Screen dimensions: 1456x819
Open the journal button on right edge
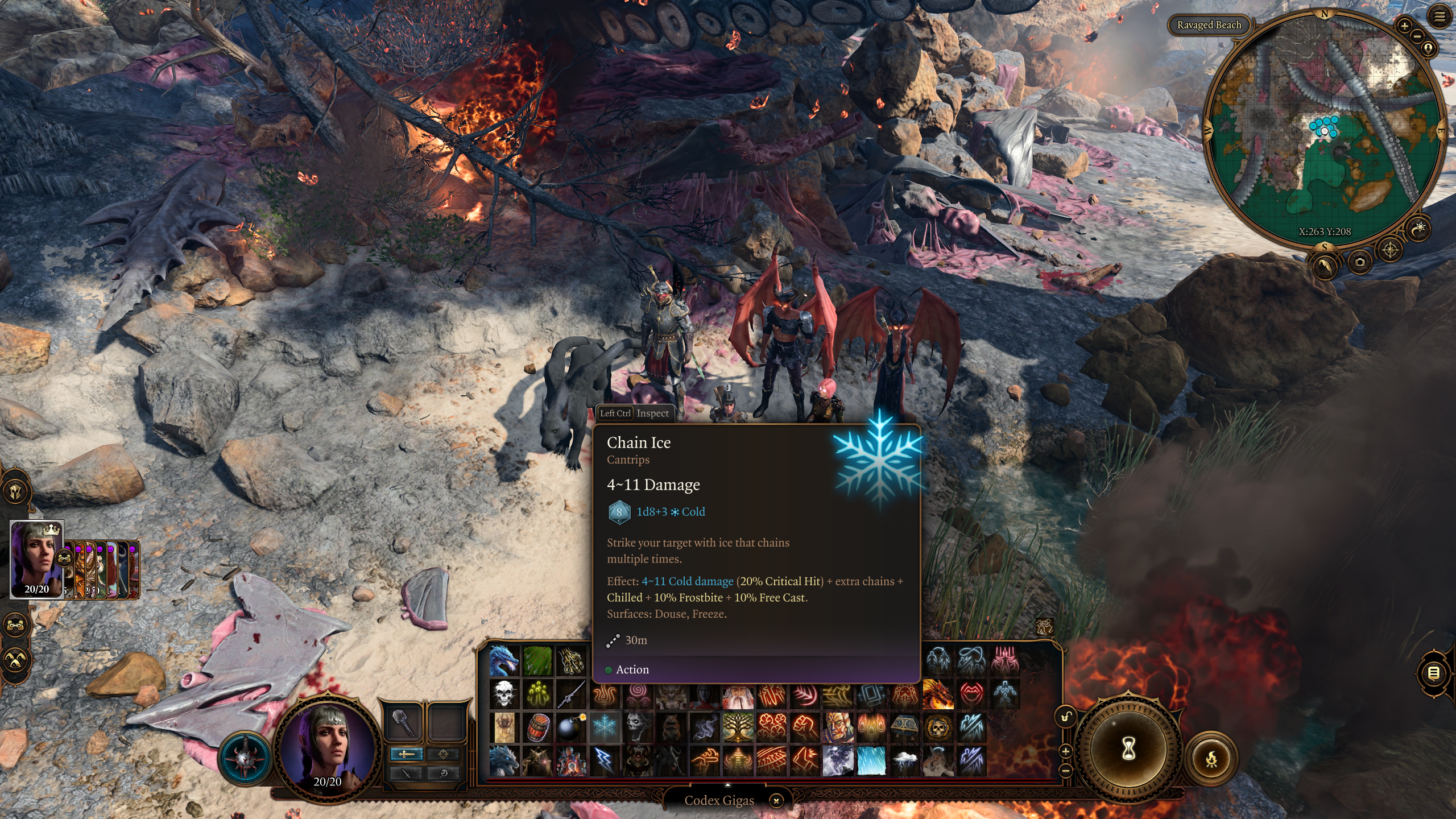click(x=1433, y=673)
